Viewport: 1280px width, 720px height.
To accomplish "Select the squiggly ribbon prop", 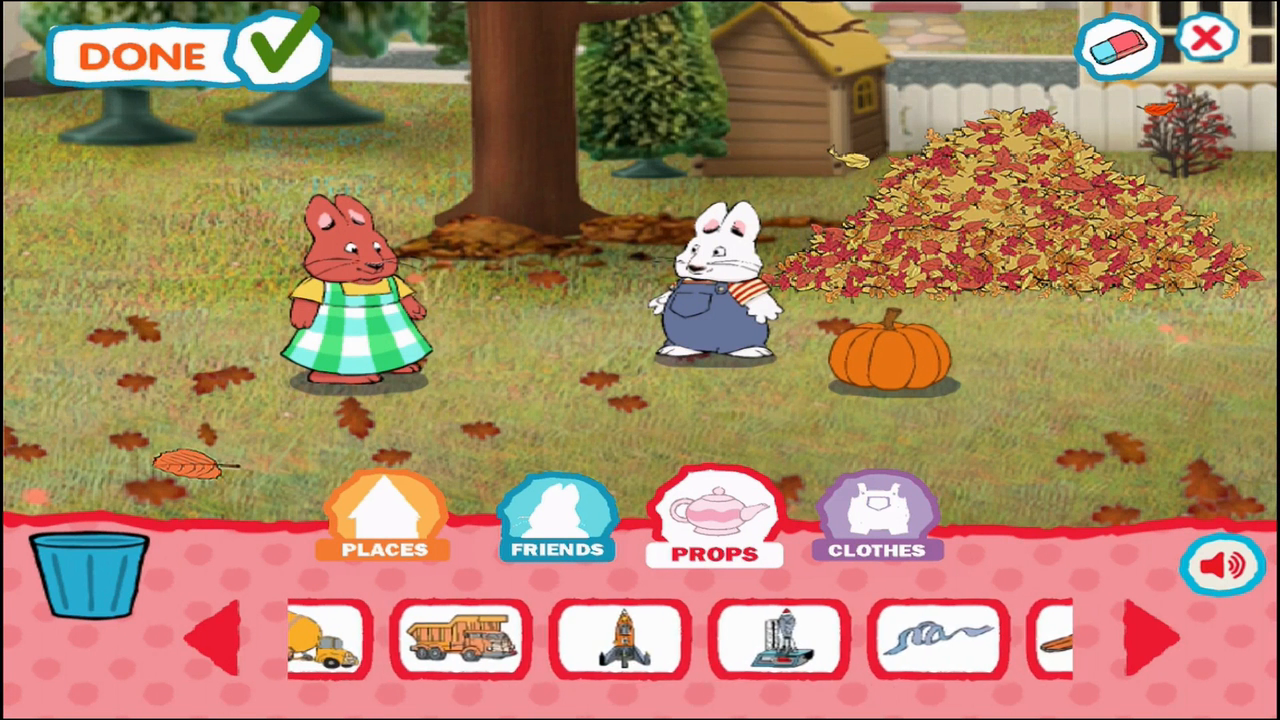I will pos(936,638).
